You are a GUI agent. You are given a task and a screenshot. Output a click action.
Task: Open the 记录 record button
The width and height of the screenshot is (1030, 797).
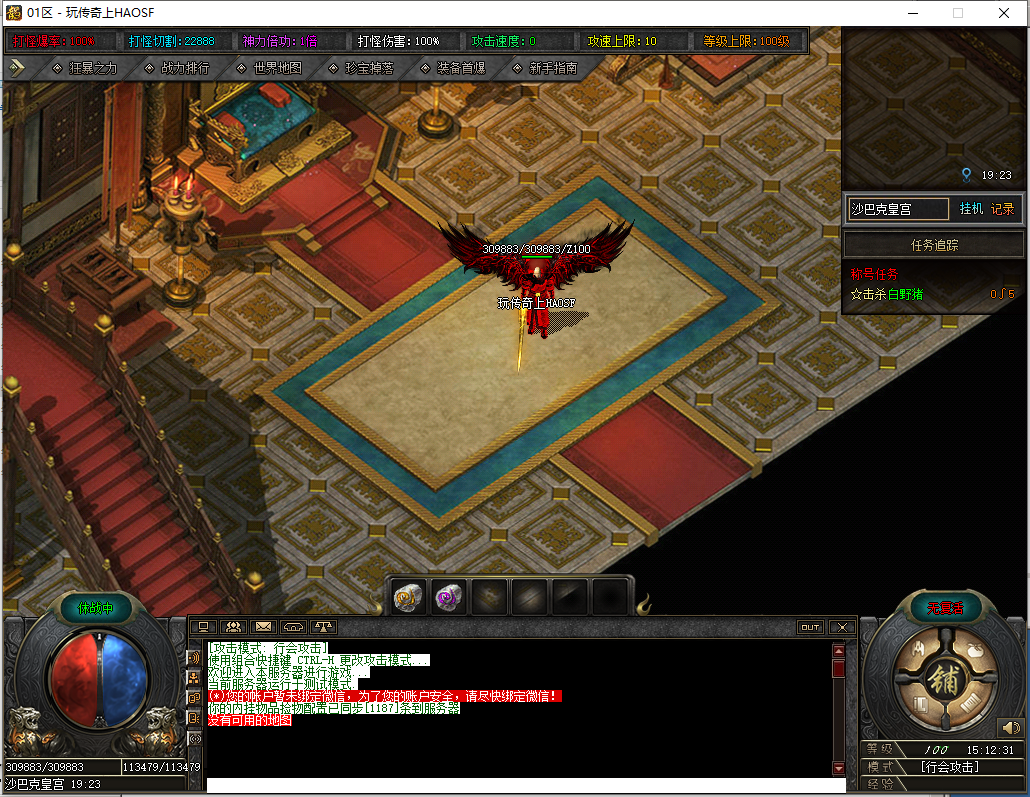click(x=1002, y=209)
